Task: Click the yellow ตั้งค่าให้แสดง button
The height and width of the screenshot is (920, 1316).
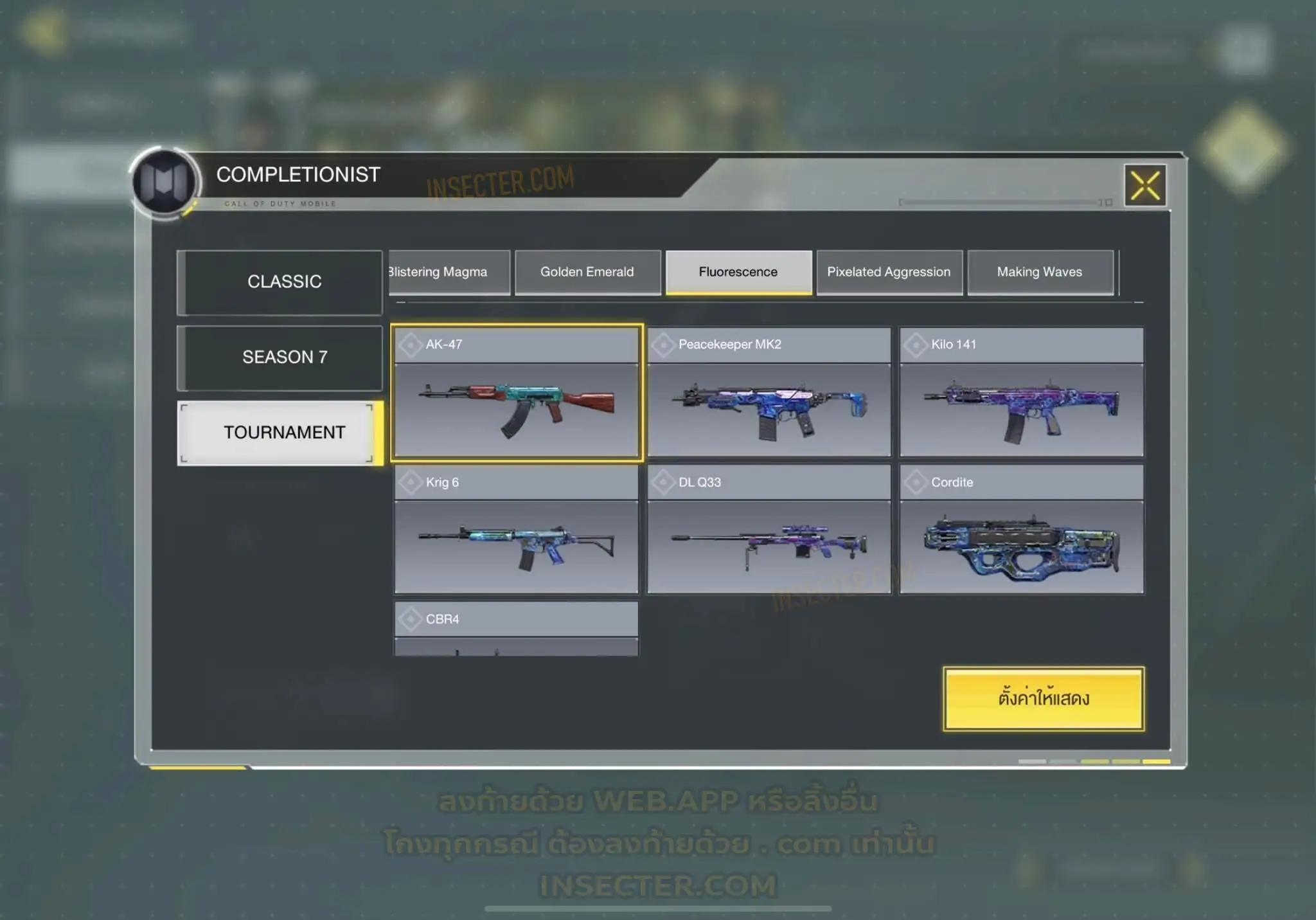Action: (x=1044, y=699)
